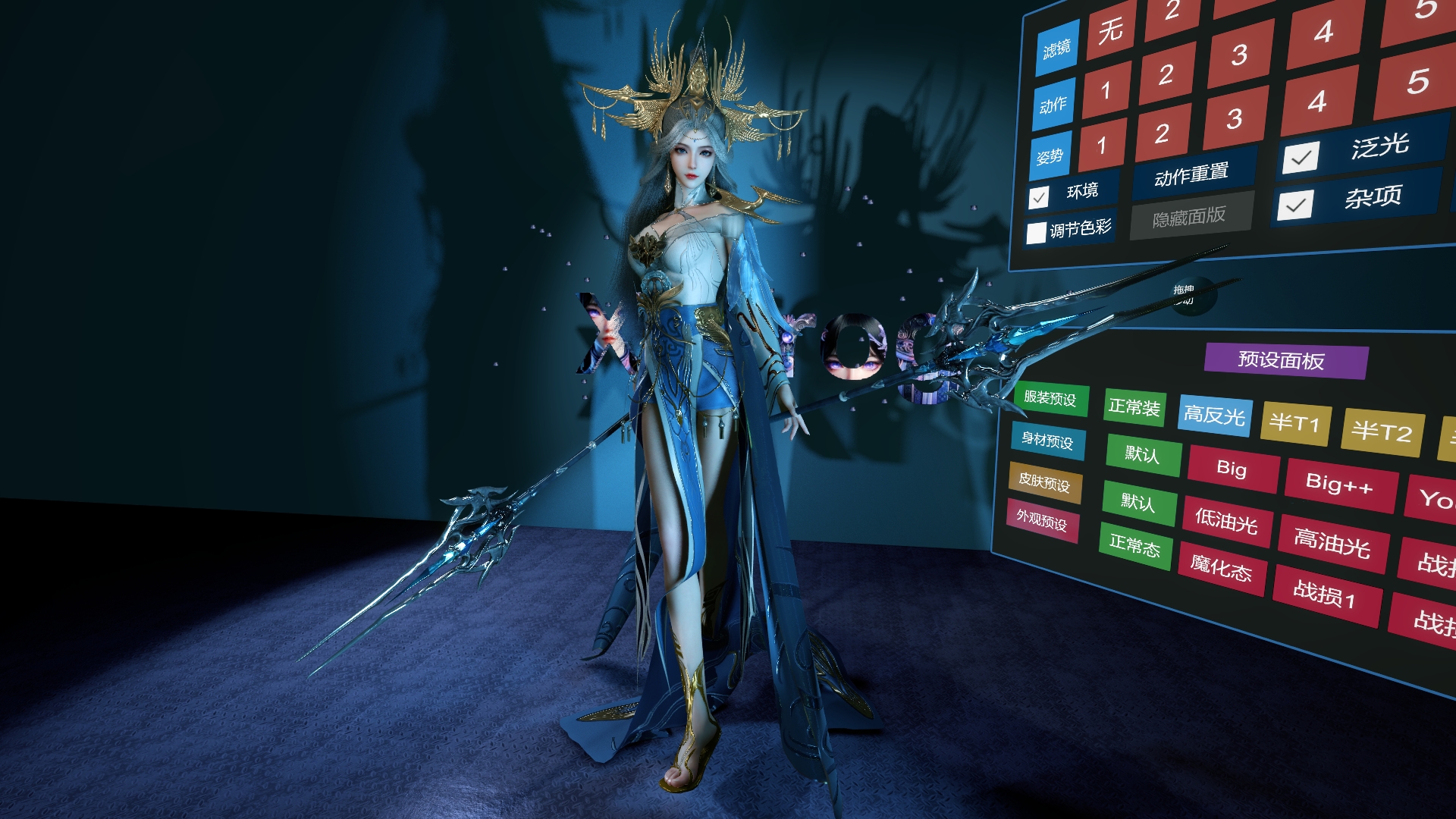This screenshot has height=819, width=1456.
Task: Select the 动作 (action) category tile
Action: (1052, 105)
